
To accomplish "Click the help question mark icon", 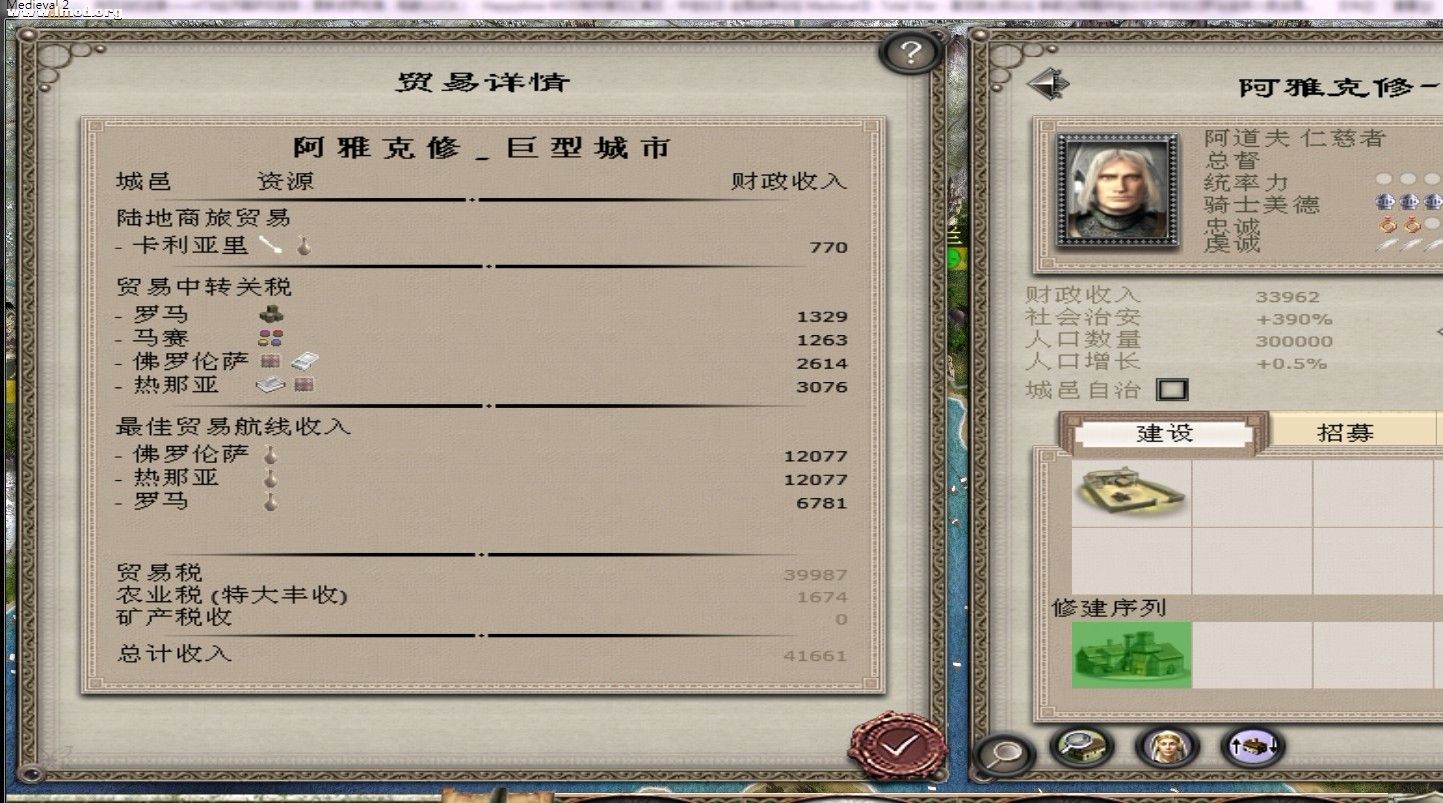I will click(908, 53).
